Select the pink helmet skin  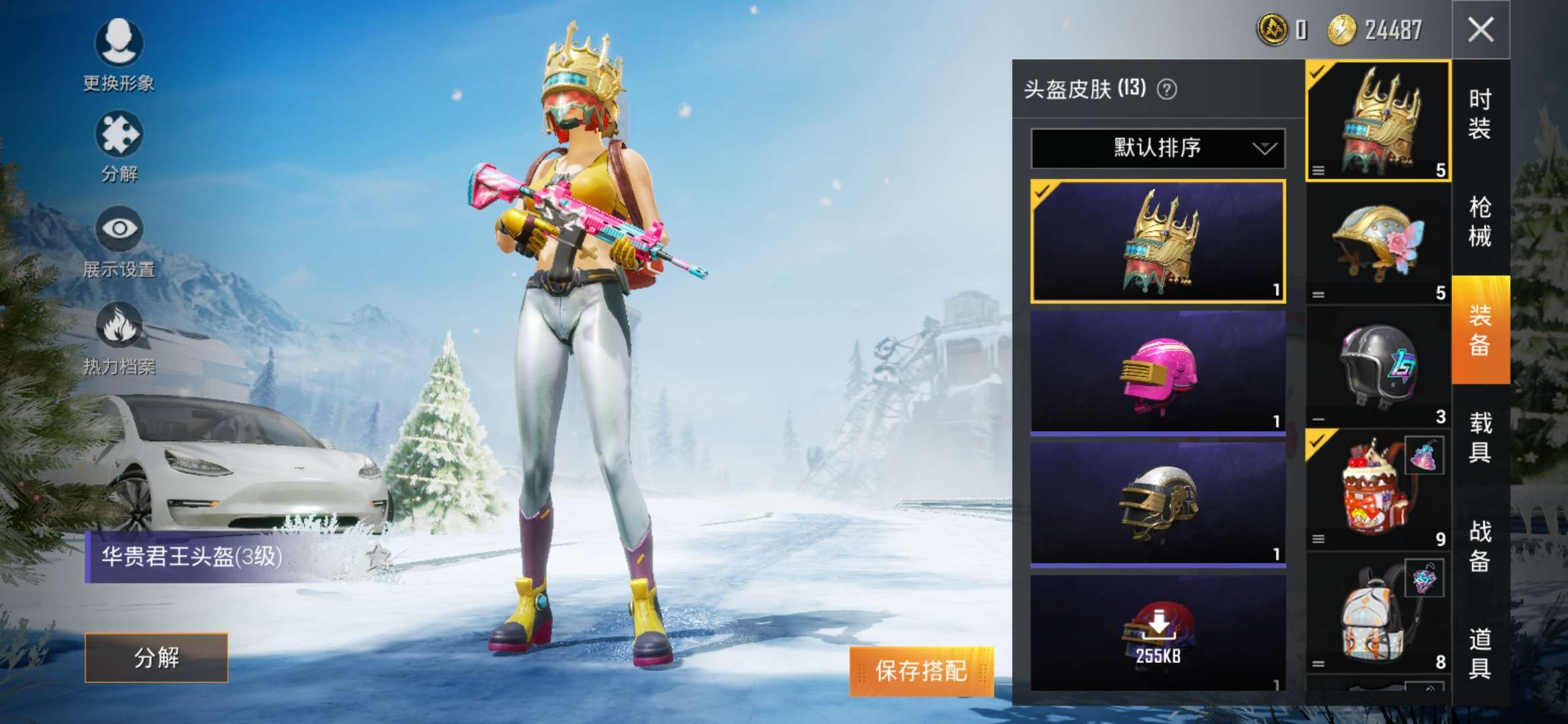point(1157,372)
